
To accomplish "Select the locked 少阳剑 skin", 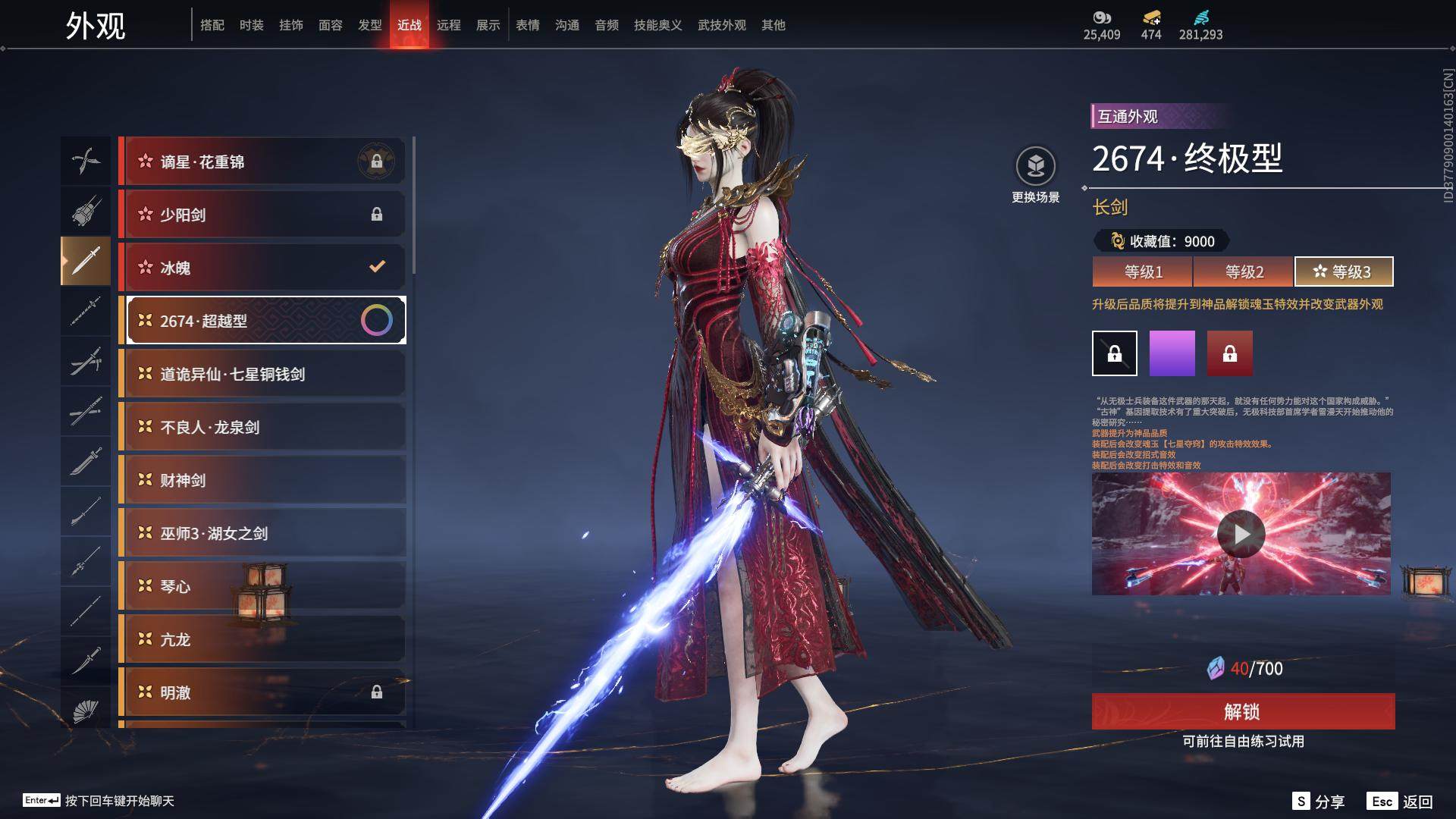I will [x=262, y=215].
